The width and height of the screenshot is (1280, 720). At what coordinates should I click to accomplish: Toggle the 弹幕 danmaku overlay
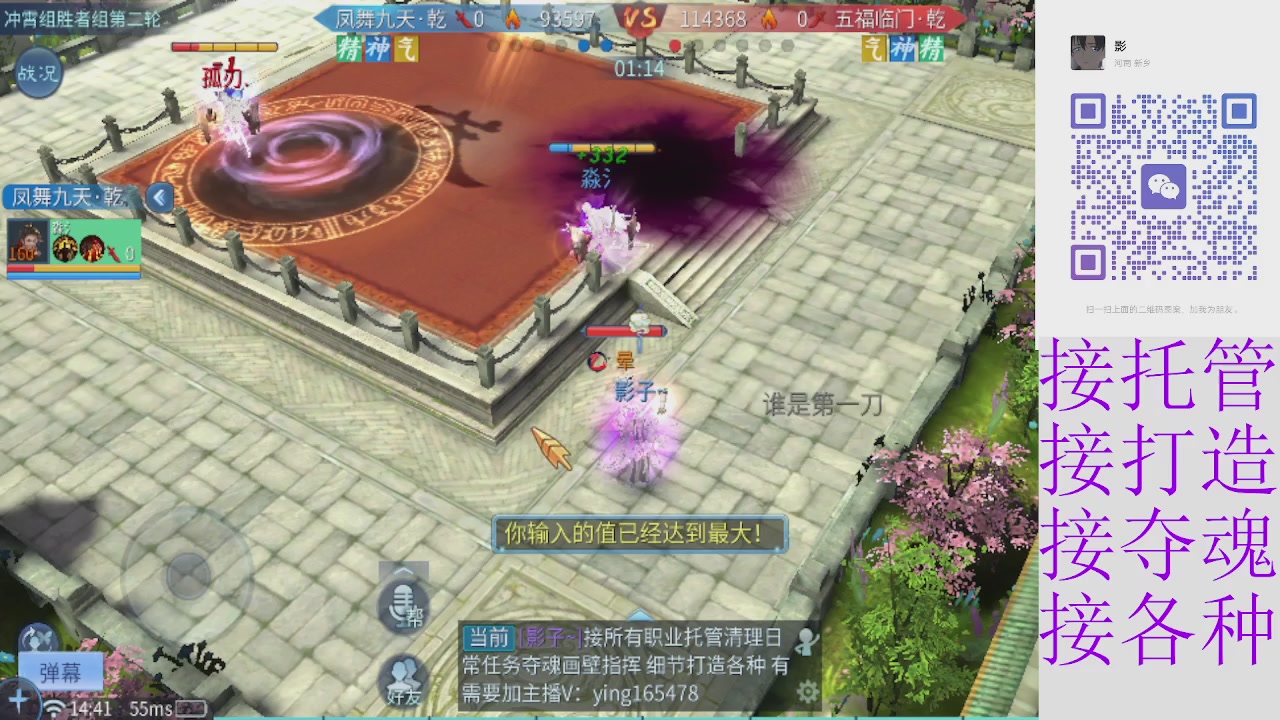60,672
